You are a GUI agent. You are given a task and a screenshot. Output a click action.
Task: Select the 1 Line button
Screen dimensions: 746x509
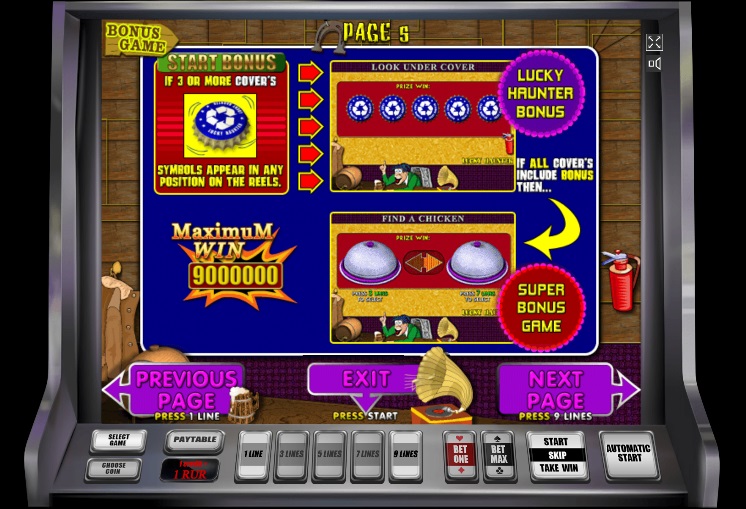tap(253, 455)
